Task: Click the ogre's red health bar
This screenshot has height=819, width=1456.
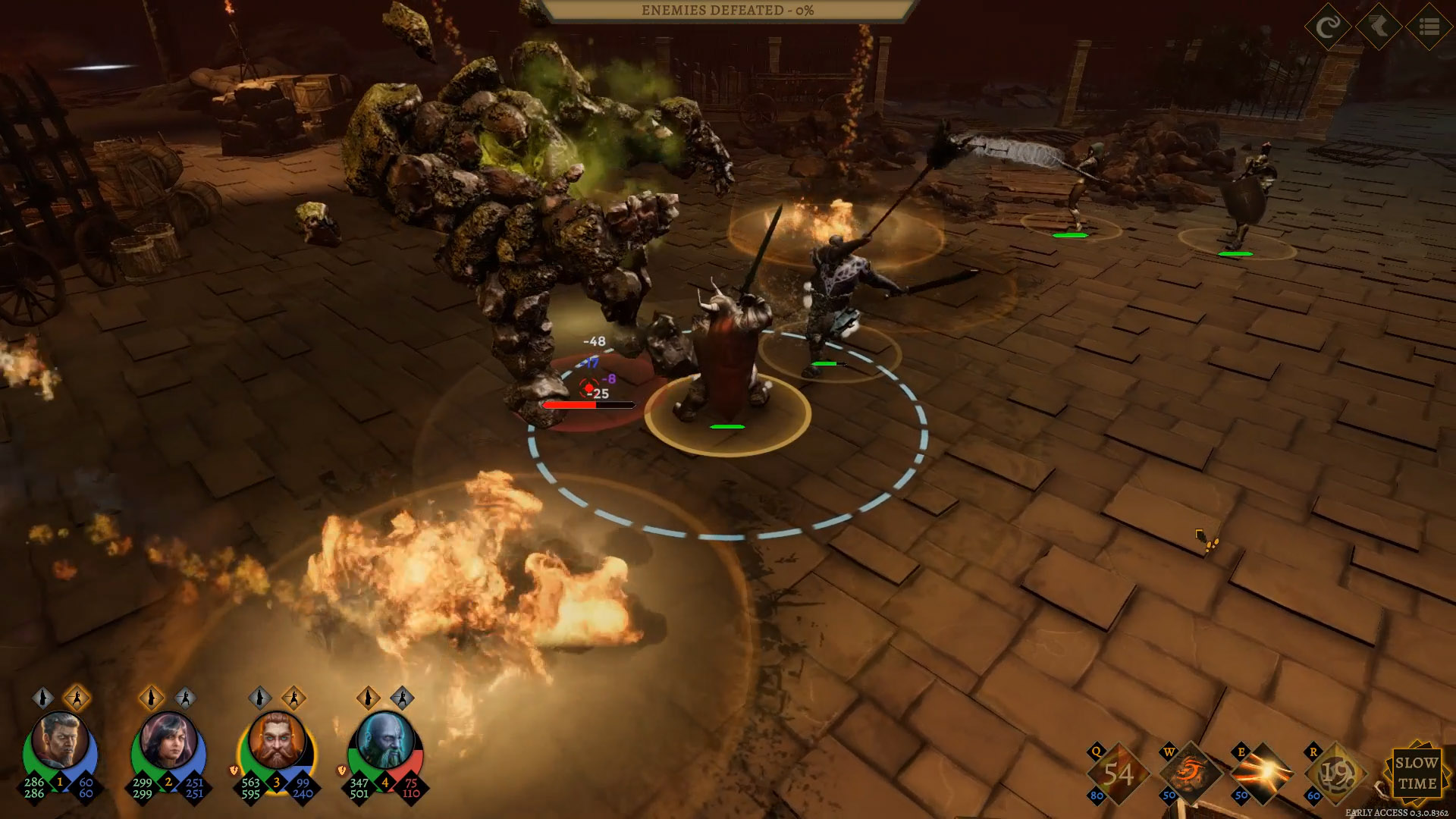Action: pyautogui.click(x=570, y=404)
